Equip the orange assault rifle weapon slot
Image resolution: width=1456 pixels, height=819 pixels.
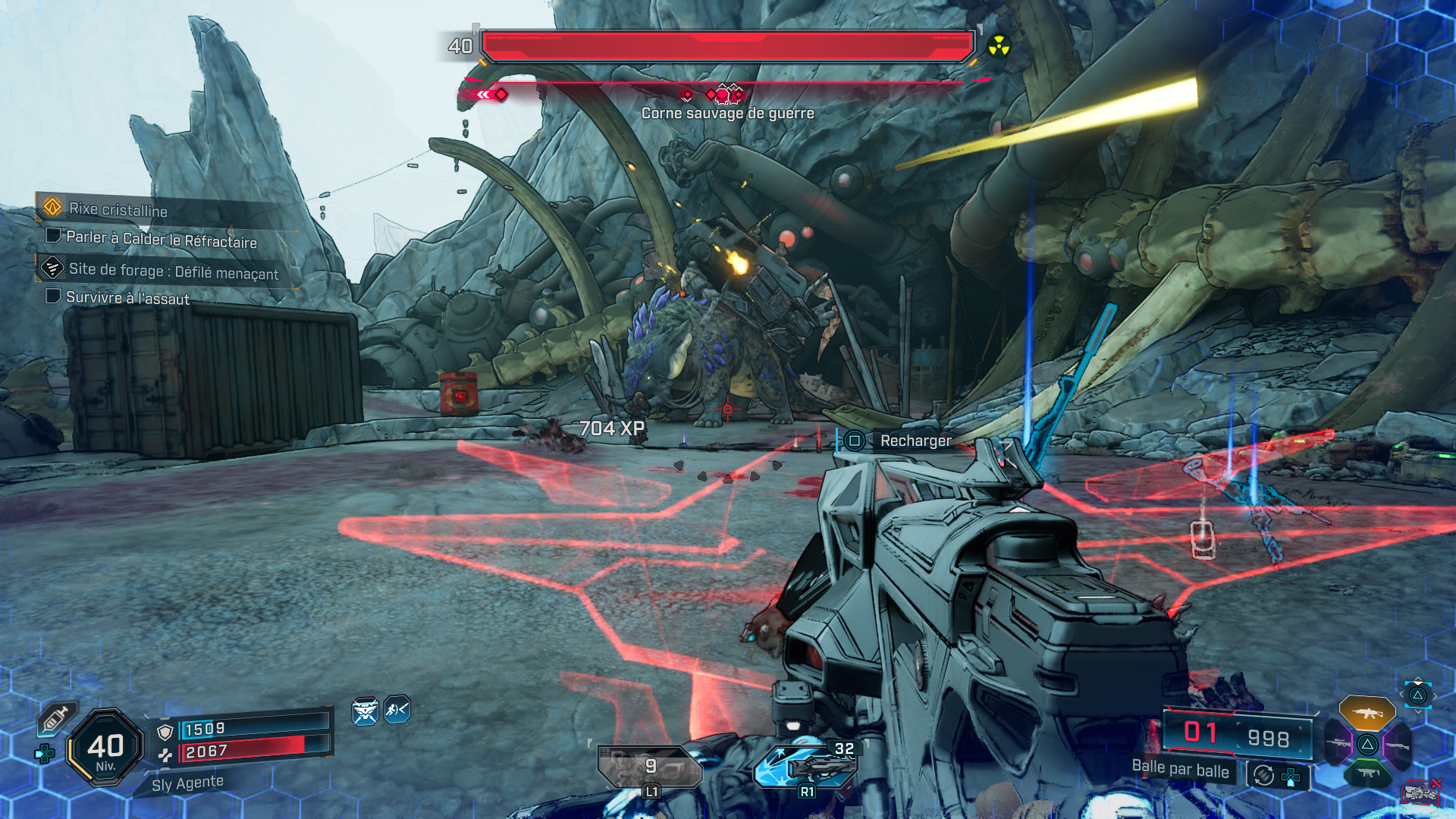click(1367, 713)
